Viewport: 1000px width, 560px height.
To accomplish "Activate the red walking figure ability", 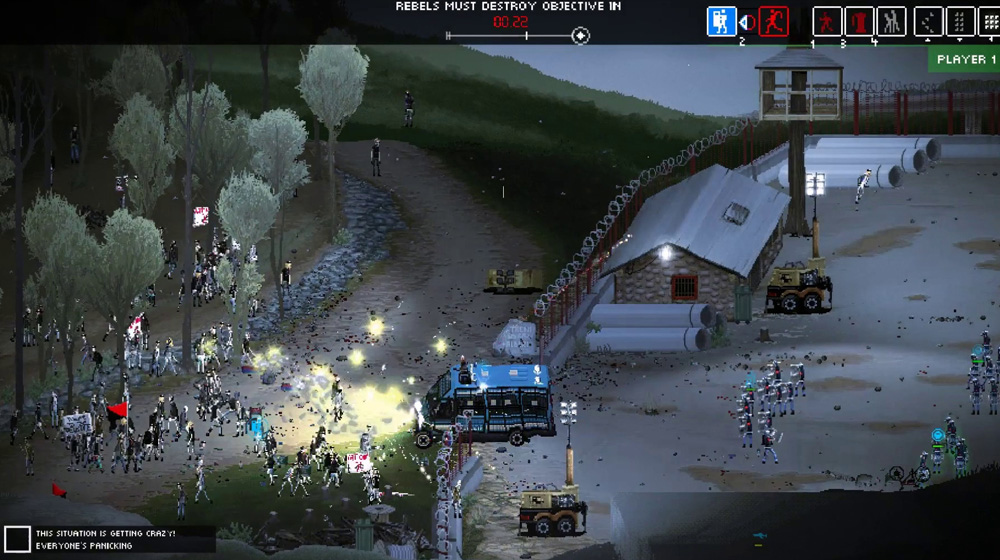I will (827, 21).
